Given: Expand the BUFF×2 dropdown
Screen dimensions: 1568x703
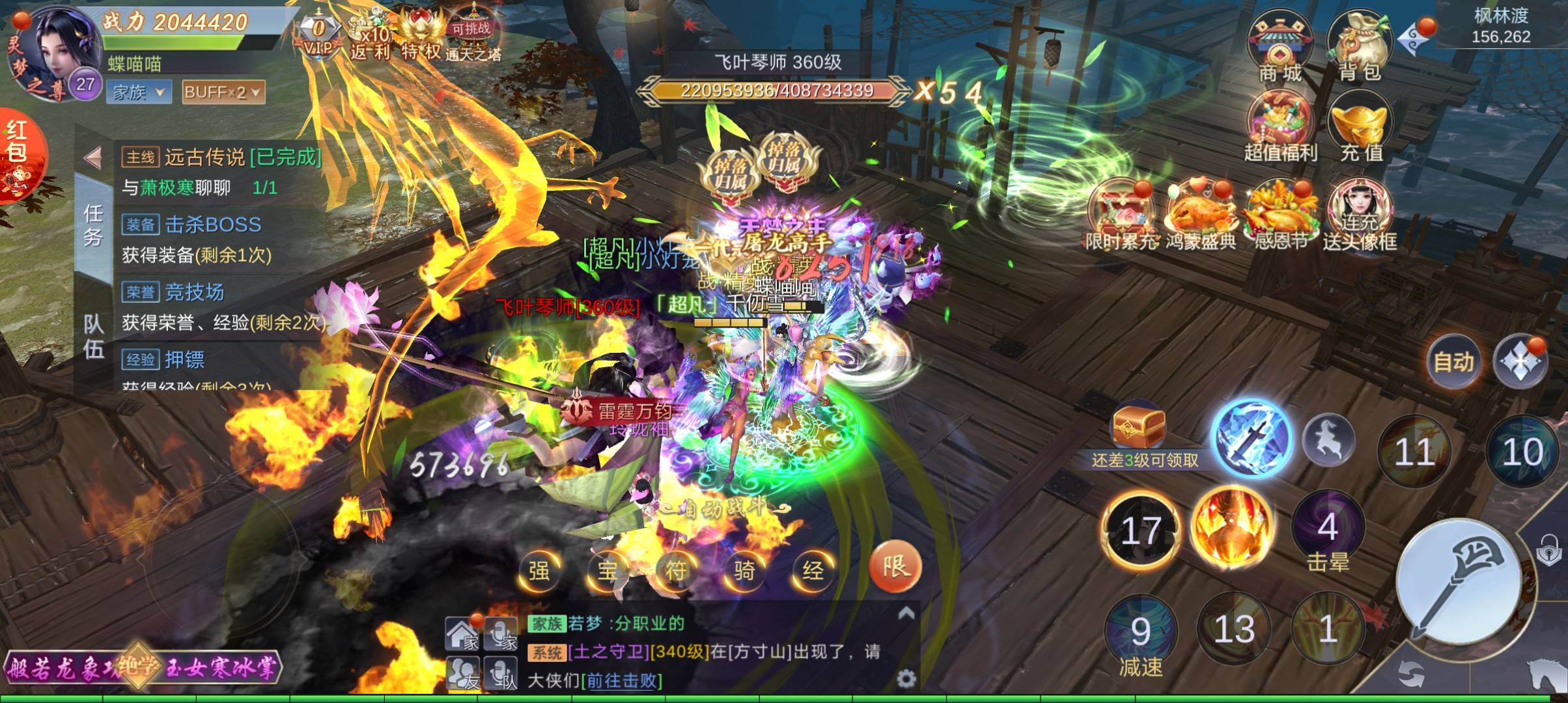Looking at the screenshot, I should point(223,92).
